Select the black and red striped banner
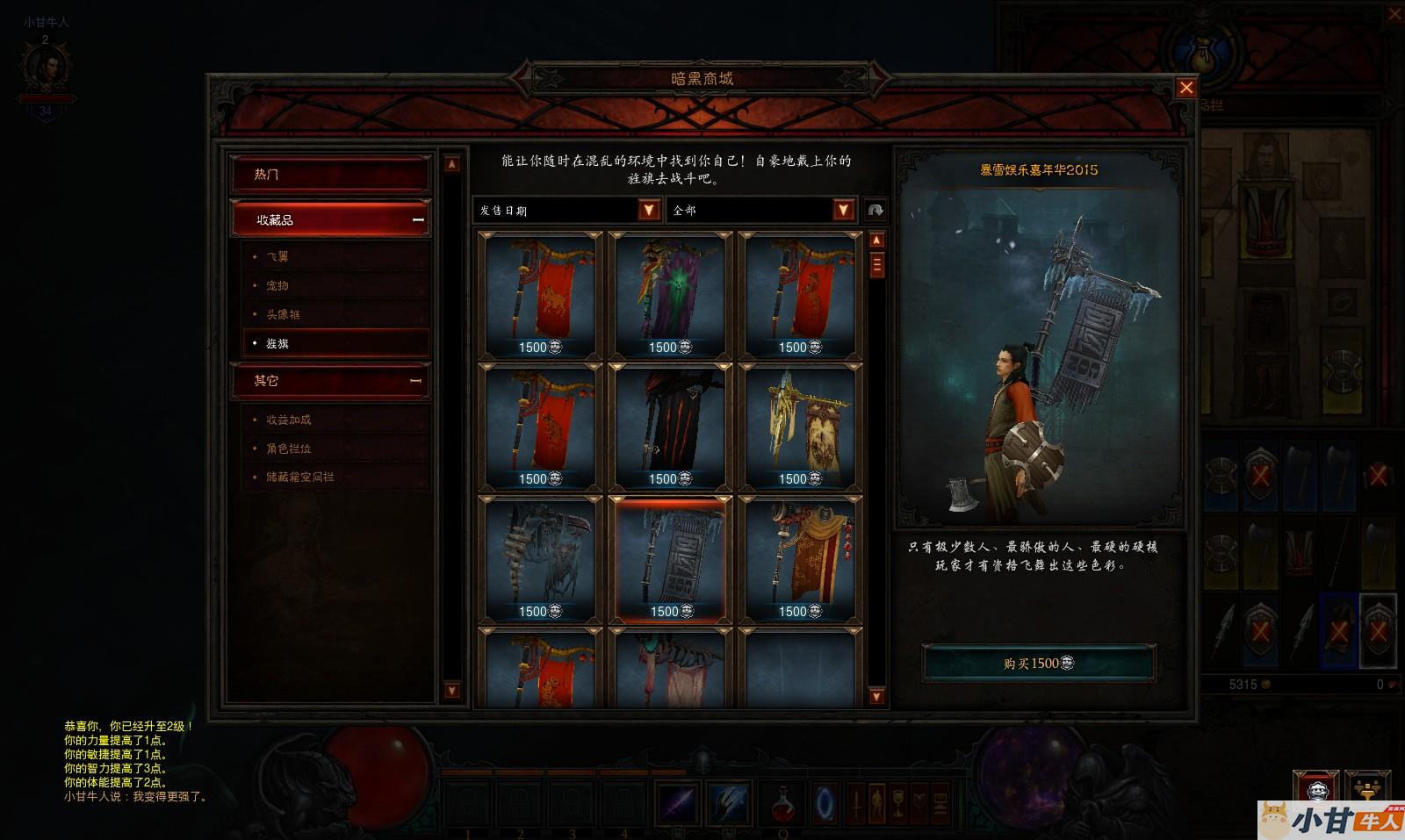 (670, 427)
